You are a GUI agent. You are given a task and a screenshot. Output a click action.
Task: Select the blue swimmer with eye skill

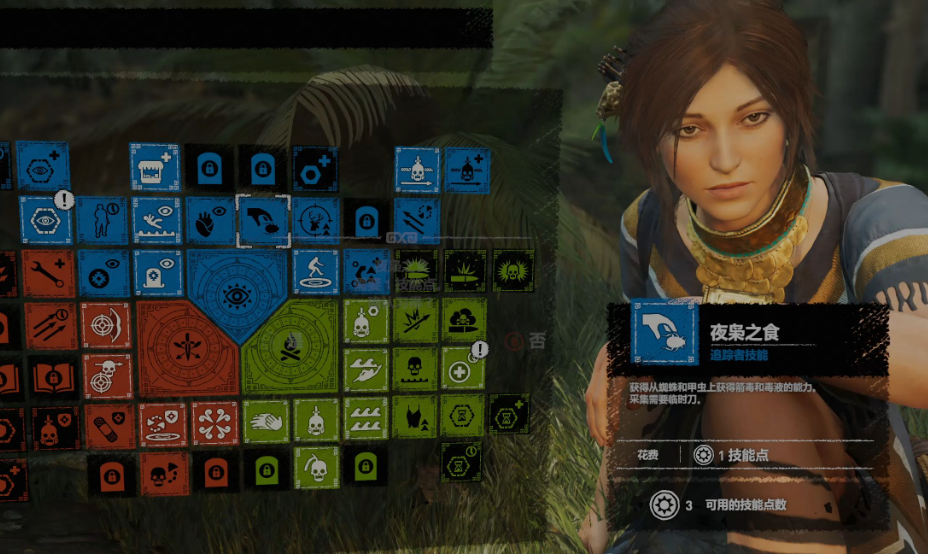coord(156,220)
